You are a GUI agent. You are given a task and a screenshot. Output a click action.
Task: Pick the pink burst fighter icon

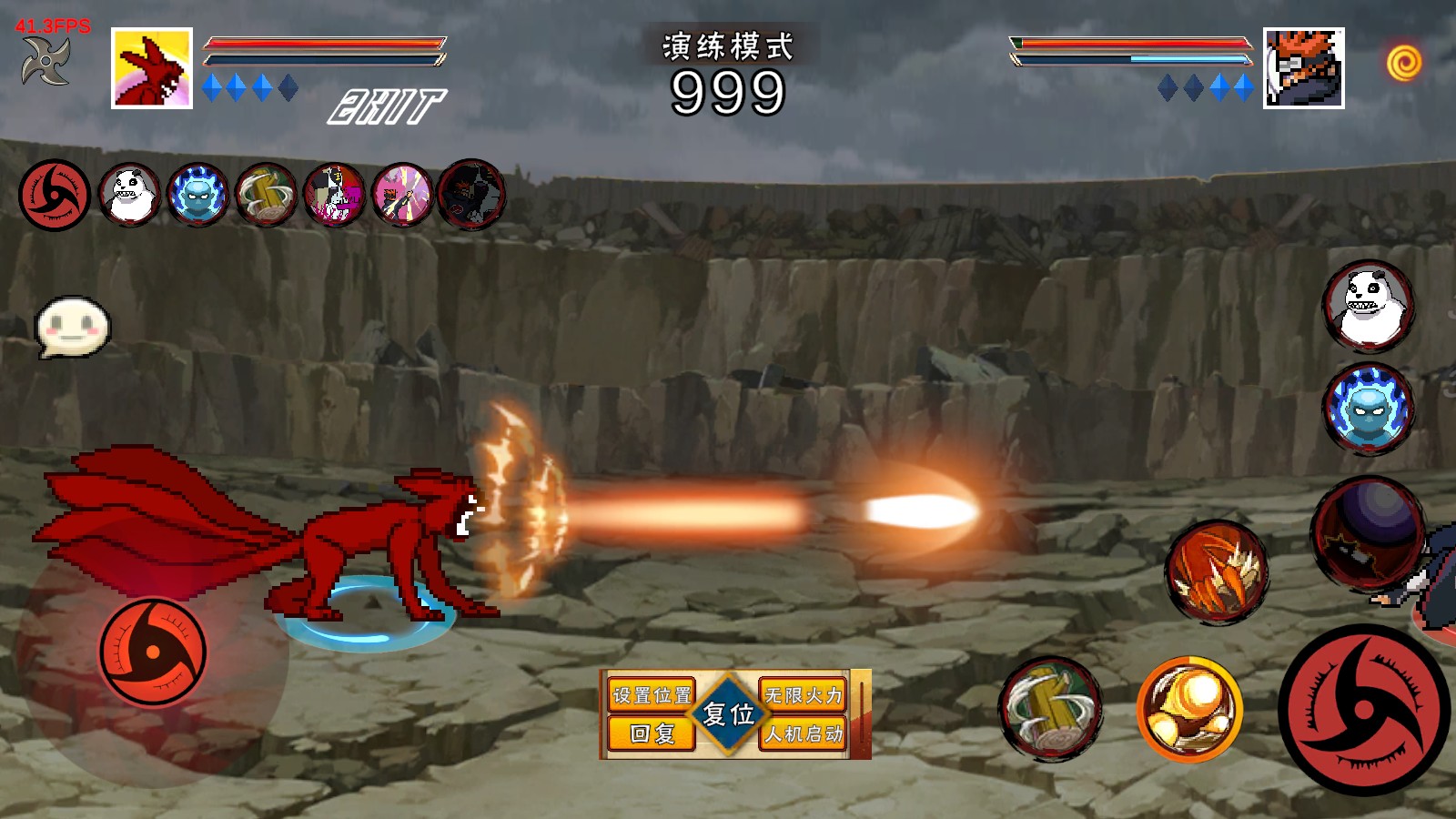[x=403, y=194]
